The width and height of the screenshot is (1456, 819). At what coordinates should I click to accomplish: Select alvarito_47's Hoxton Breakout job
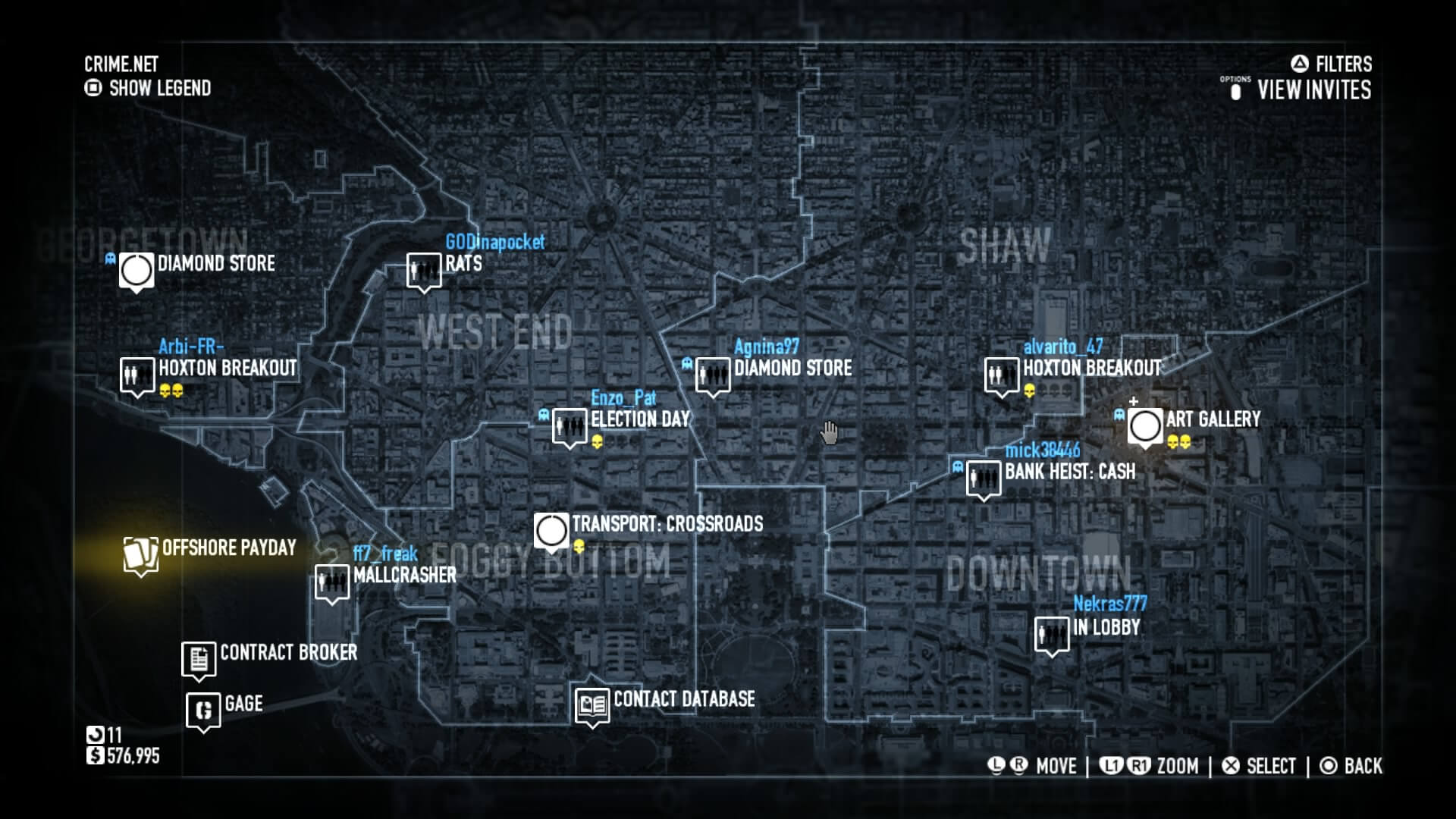tap(1001, 375)
